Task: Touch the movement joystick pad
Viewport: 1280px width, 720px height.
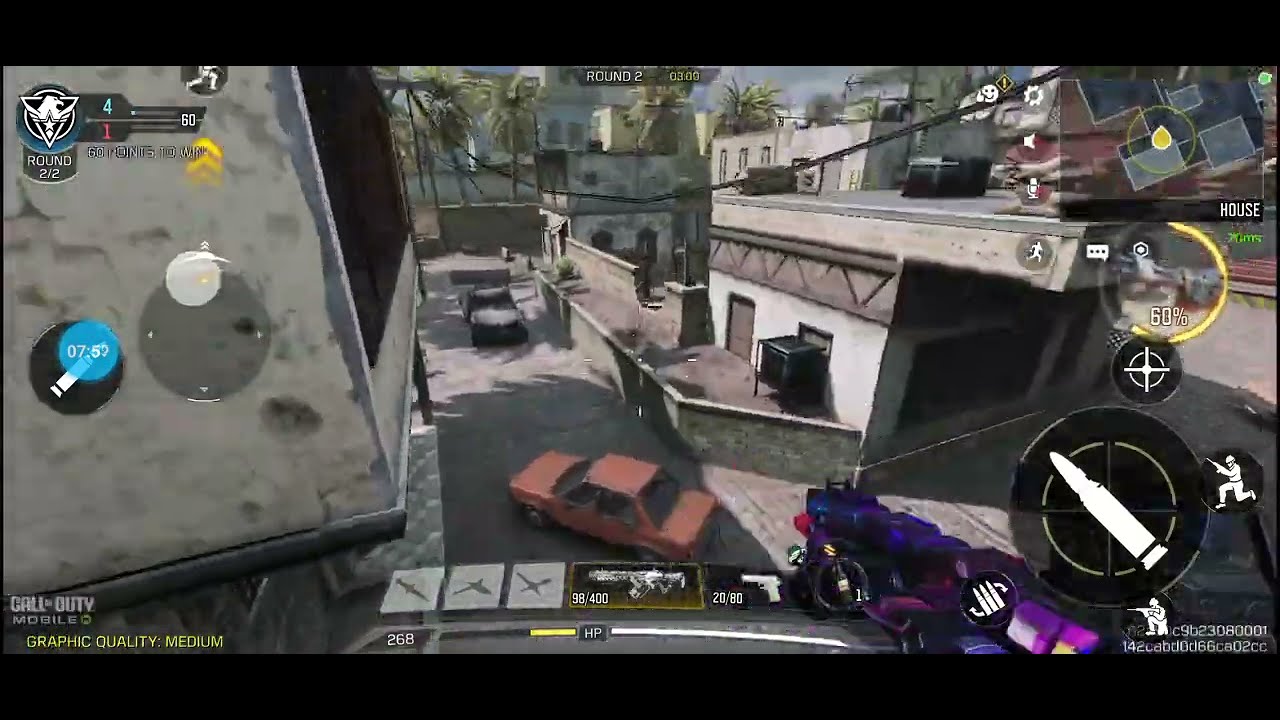Action: pyautogui.click(x=203, y=333)
